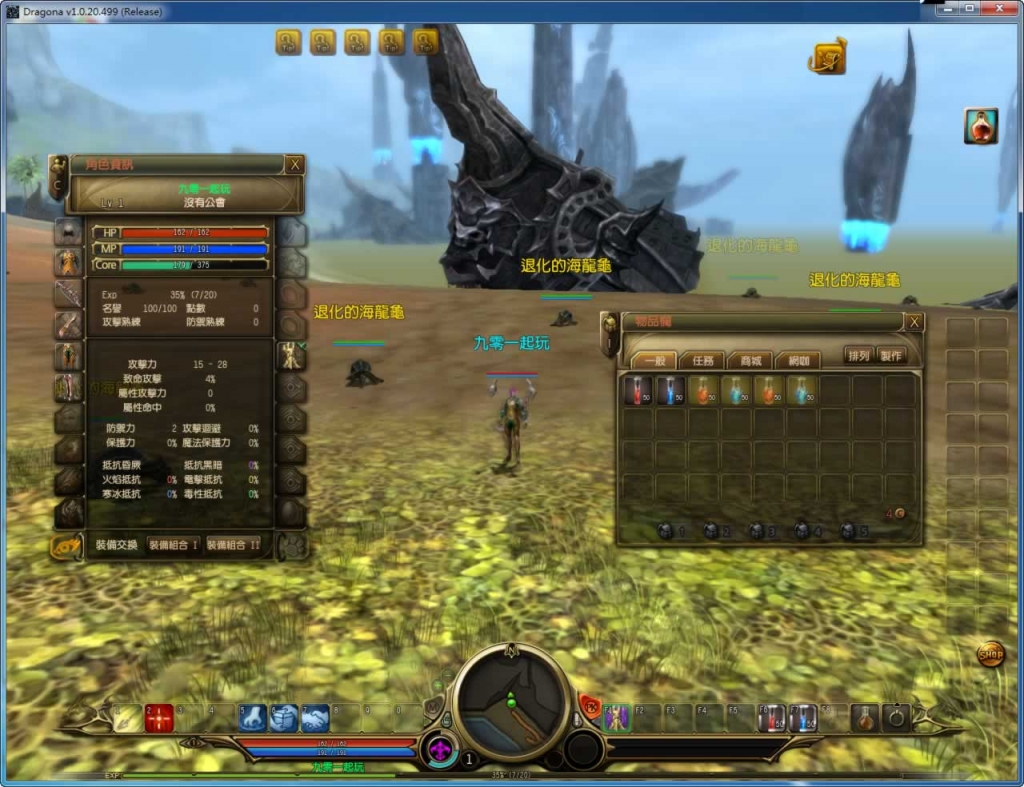Select the chest armor equipment slot
The image size is (1024, 787).
tap(68, 263)
